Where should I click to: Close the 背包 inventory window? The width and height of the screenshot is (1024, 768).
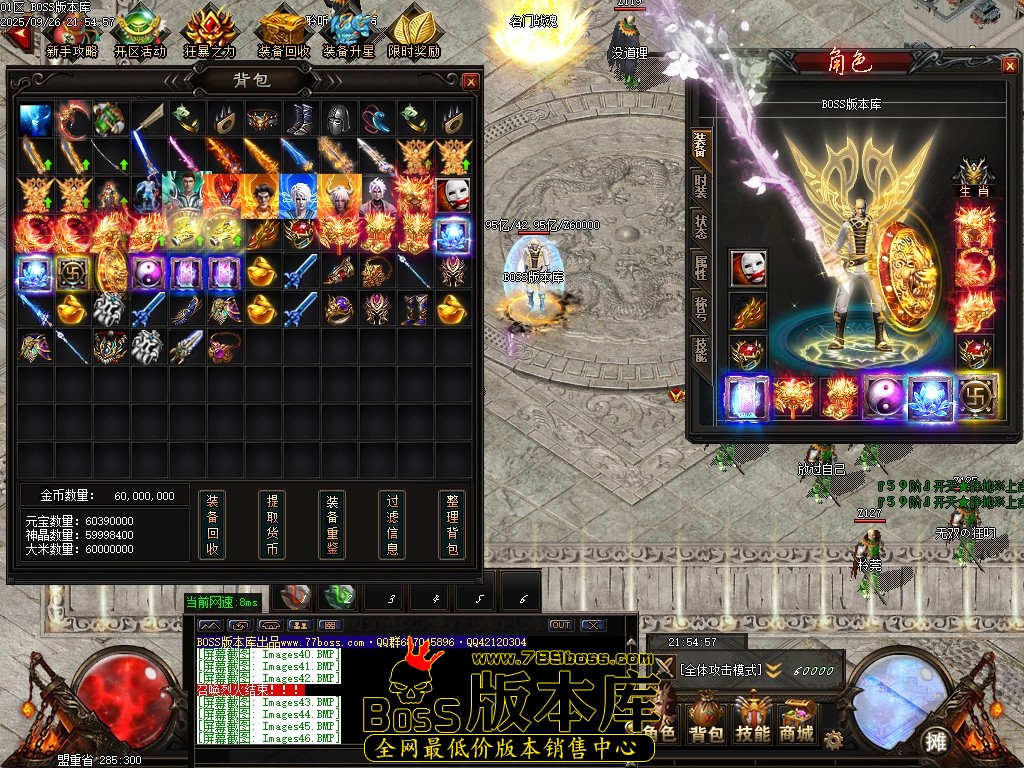pyautogui.click(x=470, y=82)
